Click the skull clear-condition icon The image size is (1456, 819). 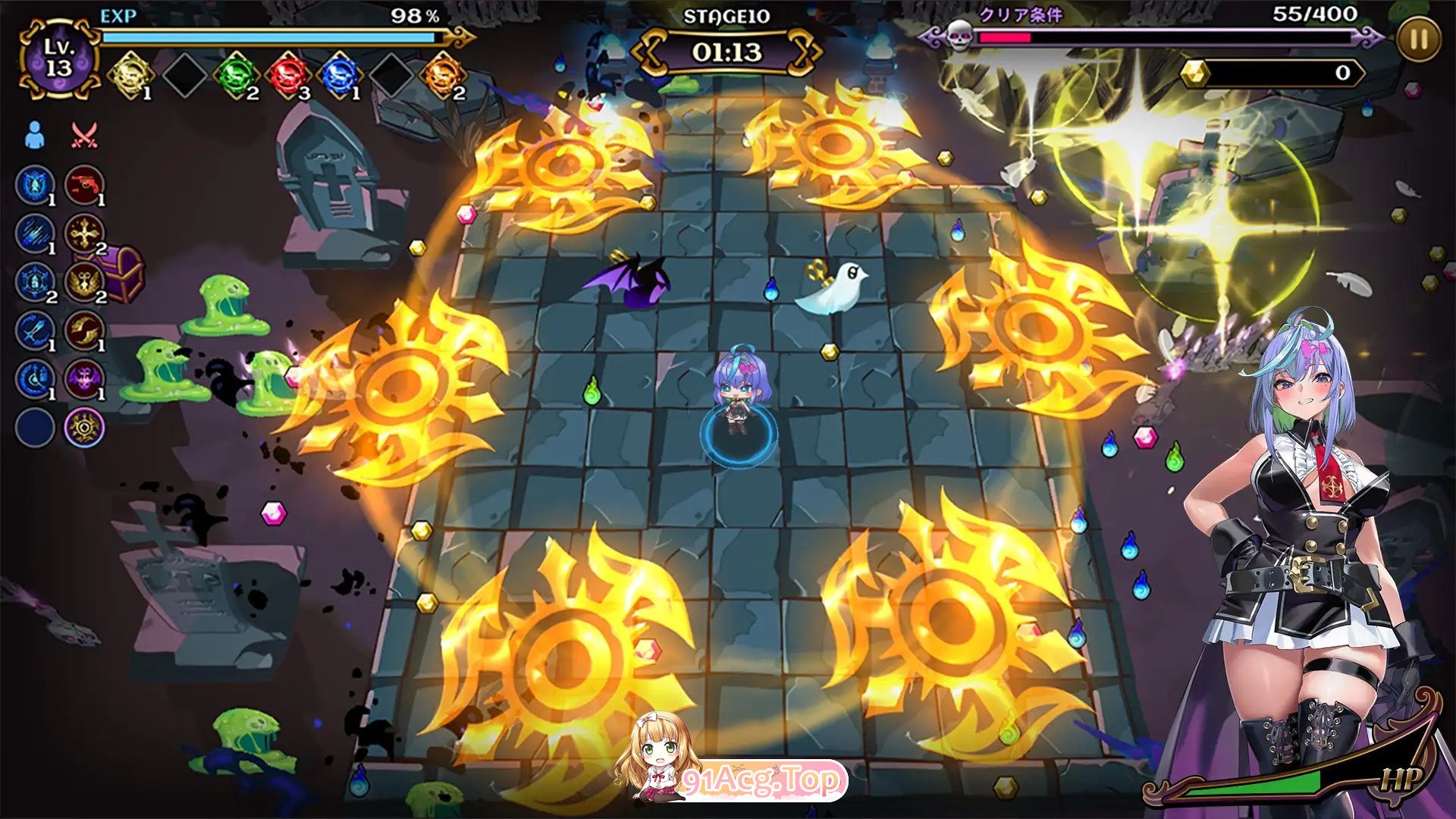click(x=960, y=35)
